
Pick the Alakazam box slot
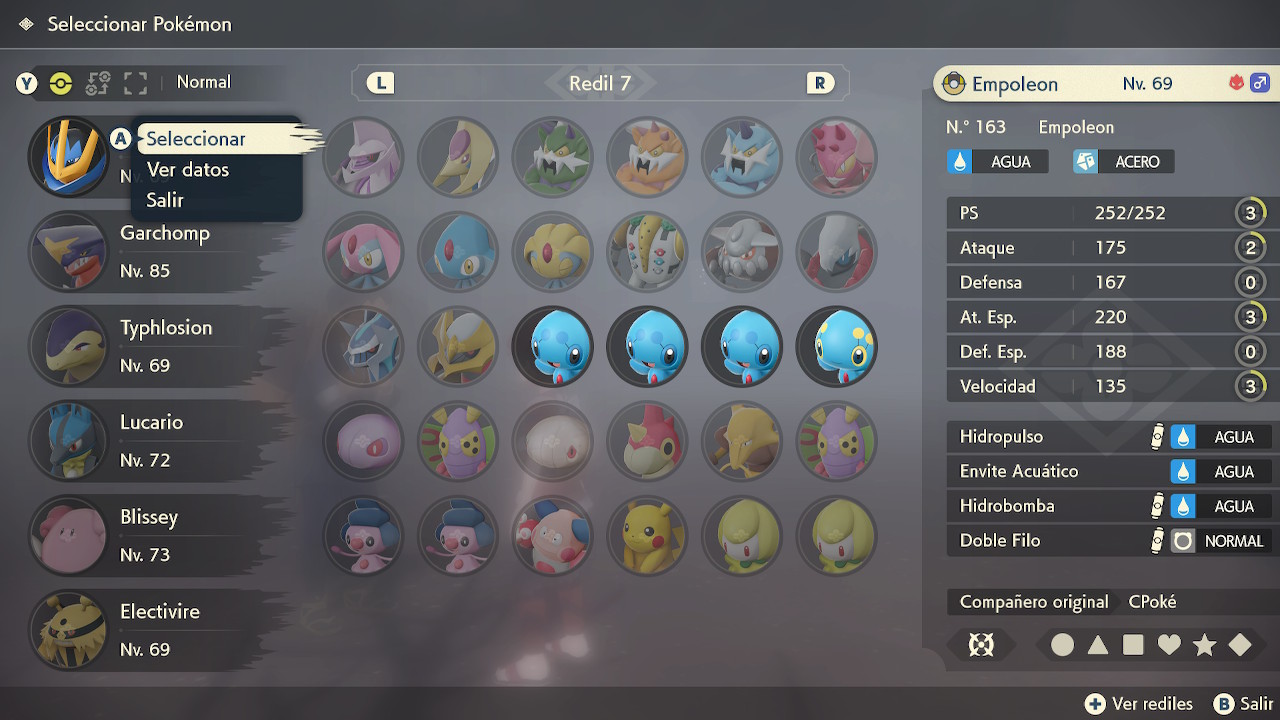(742, 441)
